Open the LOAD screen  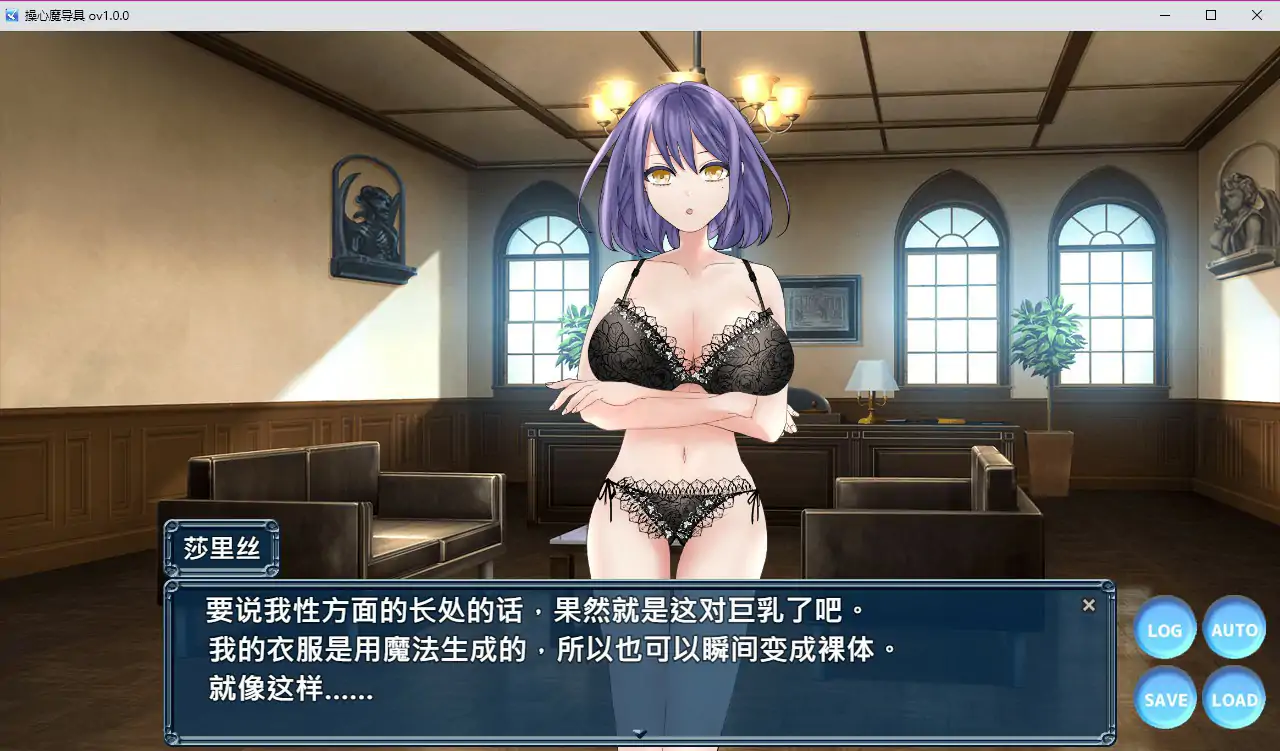(x=1234, y=699)
